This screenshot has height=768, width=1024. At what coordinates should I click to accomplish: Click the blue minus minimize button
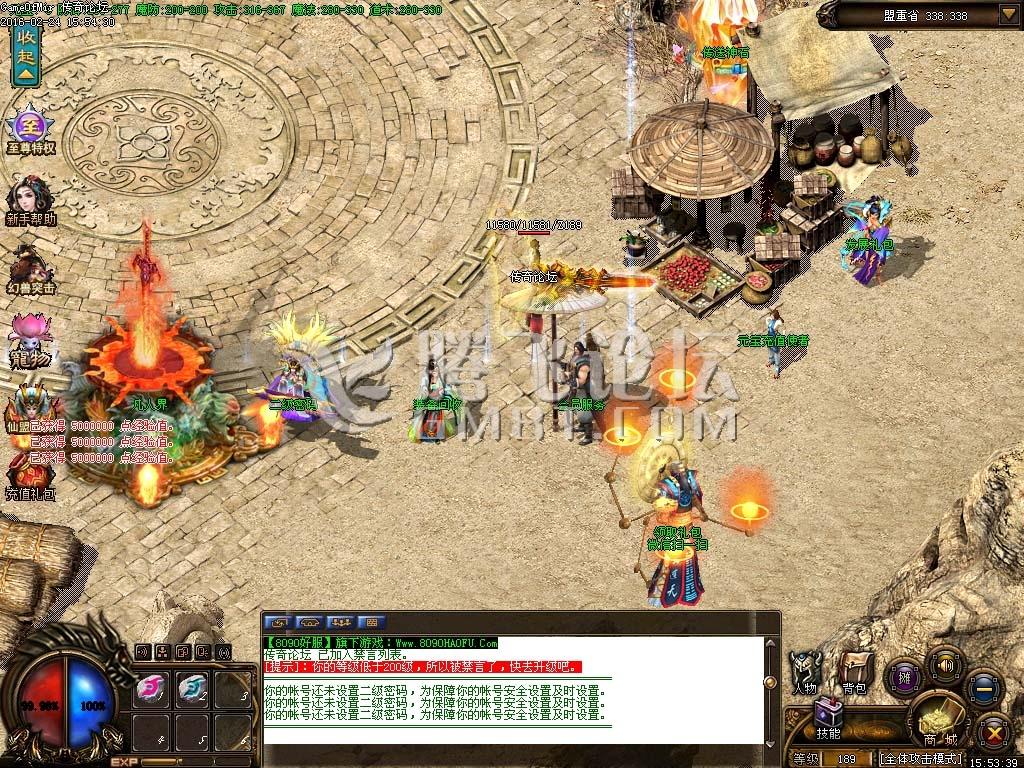click(x=985, y=688)
